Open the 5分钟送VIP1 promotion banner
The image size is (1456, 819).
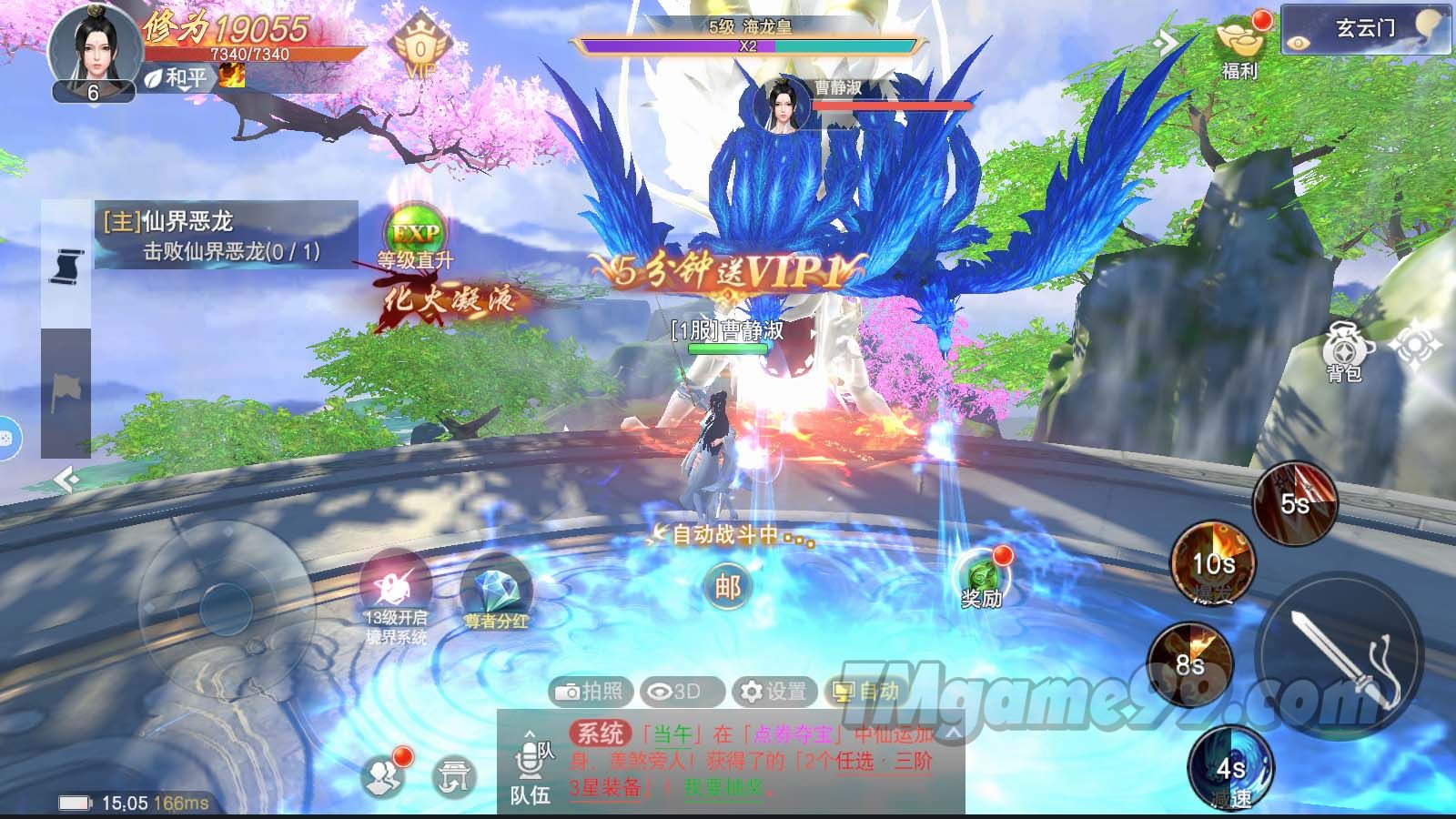(x=725, y=271)
